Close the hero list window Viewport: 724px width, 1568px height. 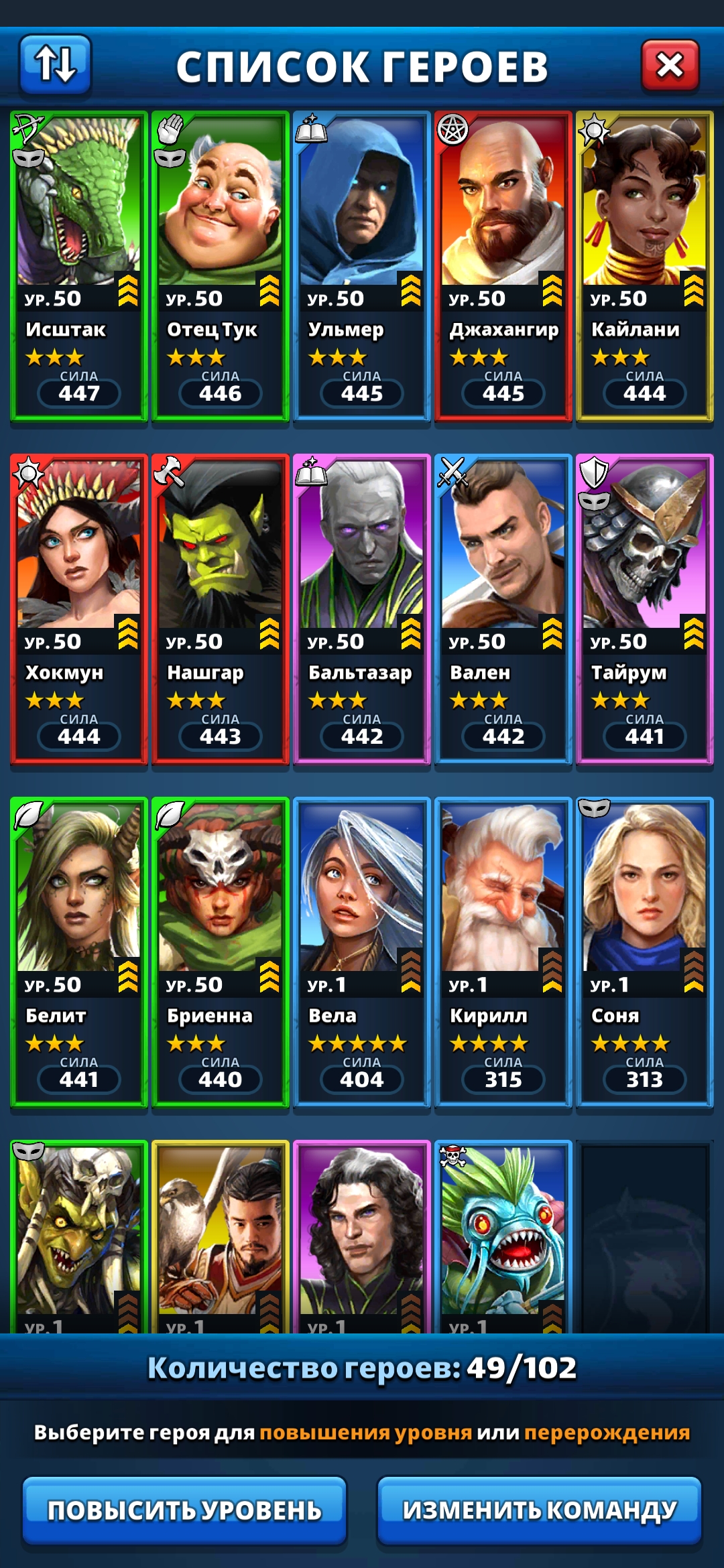click(670, 65)
